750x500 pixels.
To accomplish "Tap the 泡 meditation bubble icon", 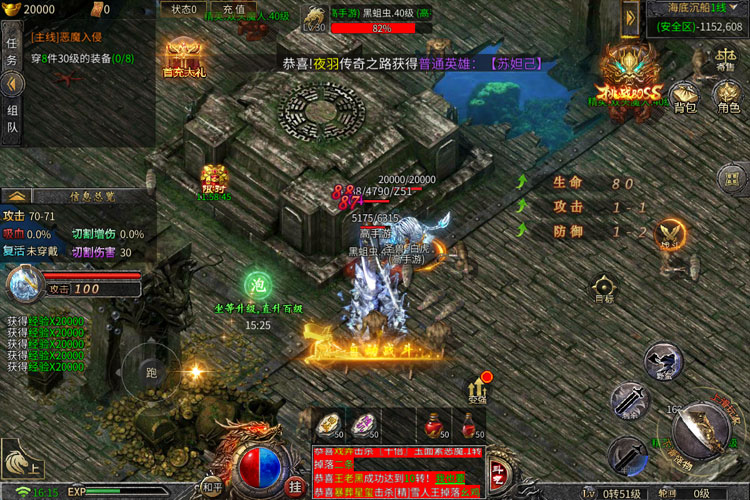I will coord(257,283).
